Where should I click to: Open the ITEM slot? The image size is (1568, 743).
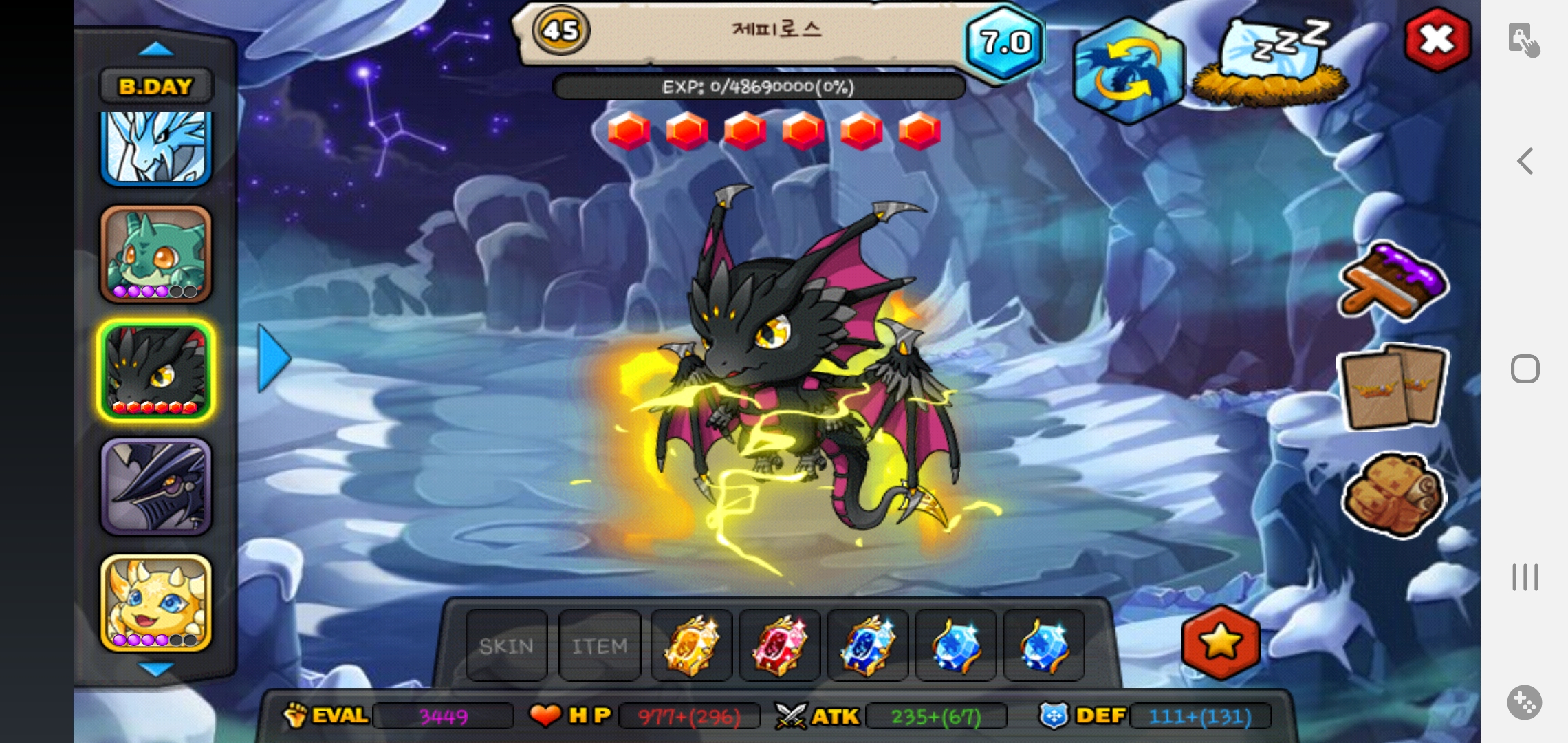coord(600,646)
